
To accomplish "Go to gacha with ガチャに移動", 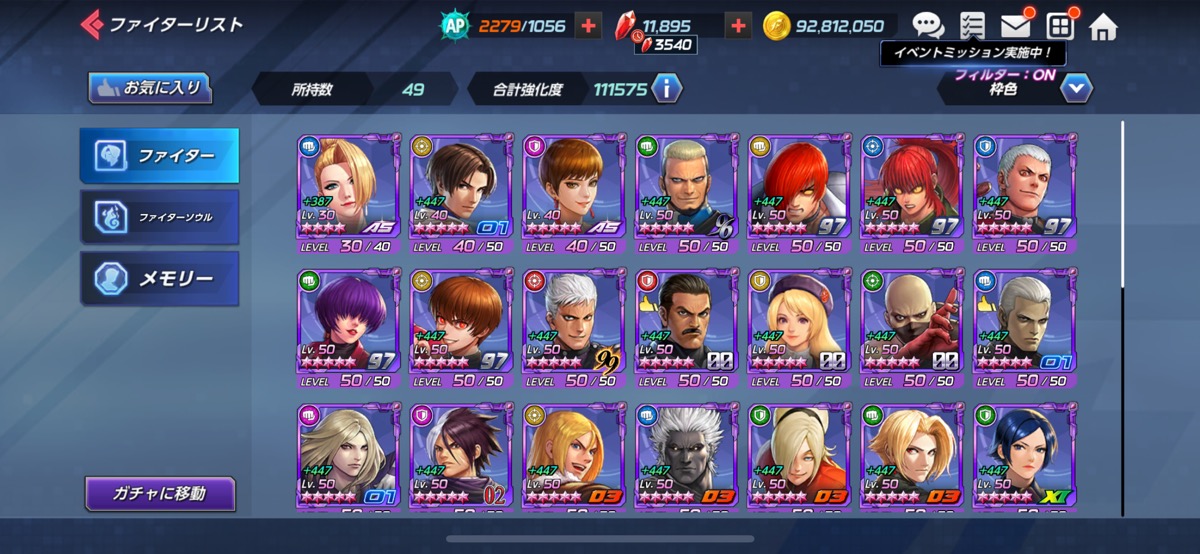I will pyautogui.click(x=160, y=493).
